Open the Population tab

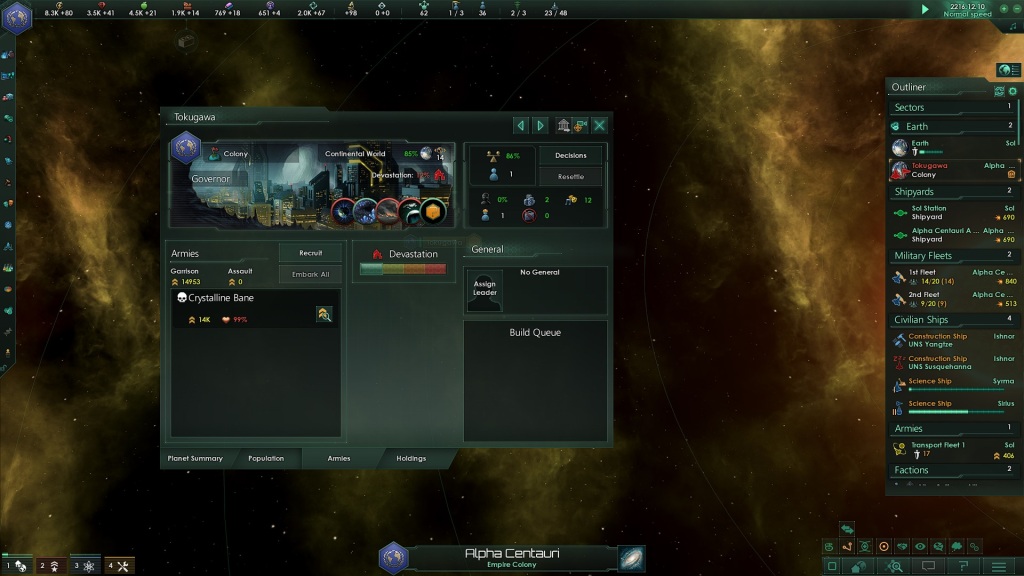tap(266, 458)
